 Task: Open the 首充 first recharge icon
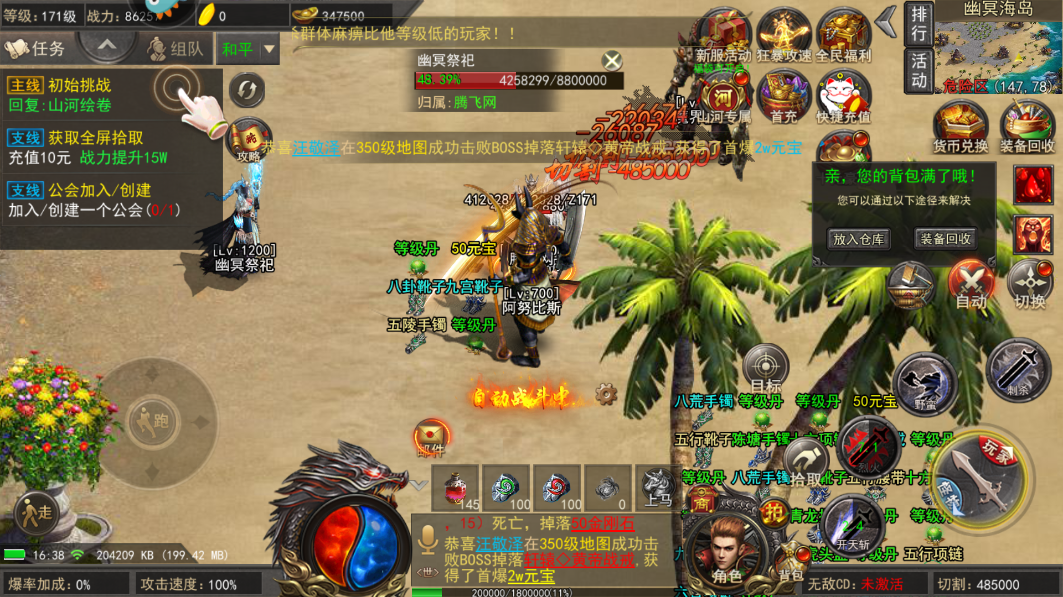point(784,97)
